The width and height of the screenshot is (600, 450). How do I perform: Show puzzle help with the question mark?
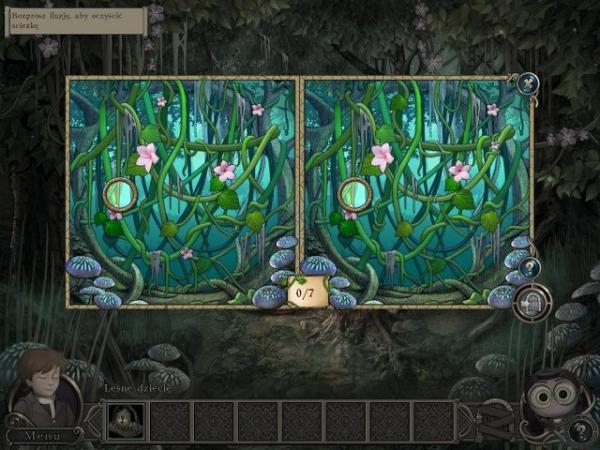tap(529, 267)
